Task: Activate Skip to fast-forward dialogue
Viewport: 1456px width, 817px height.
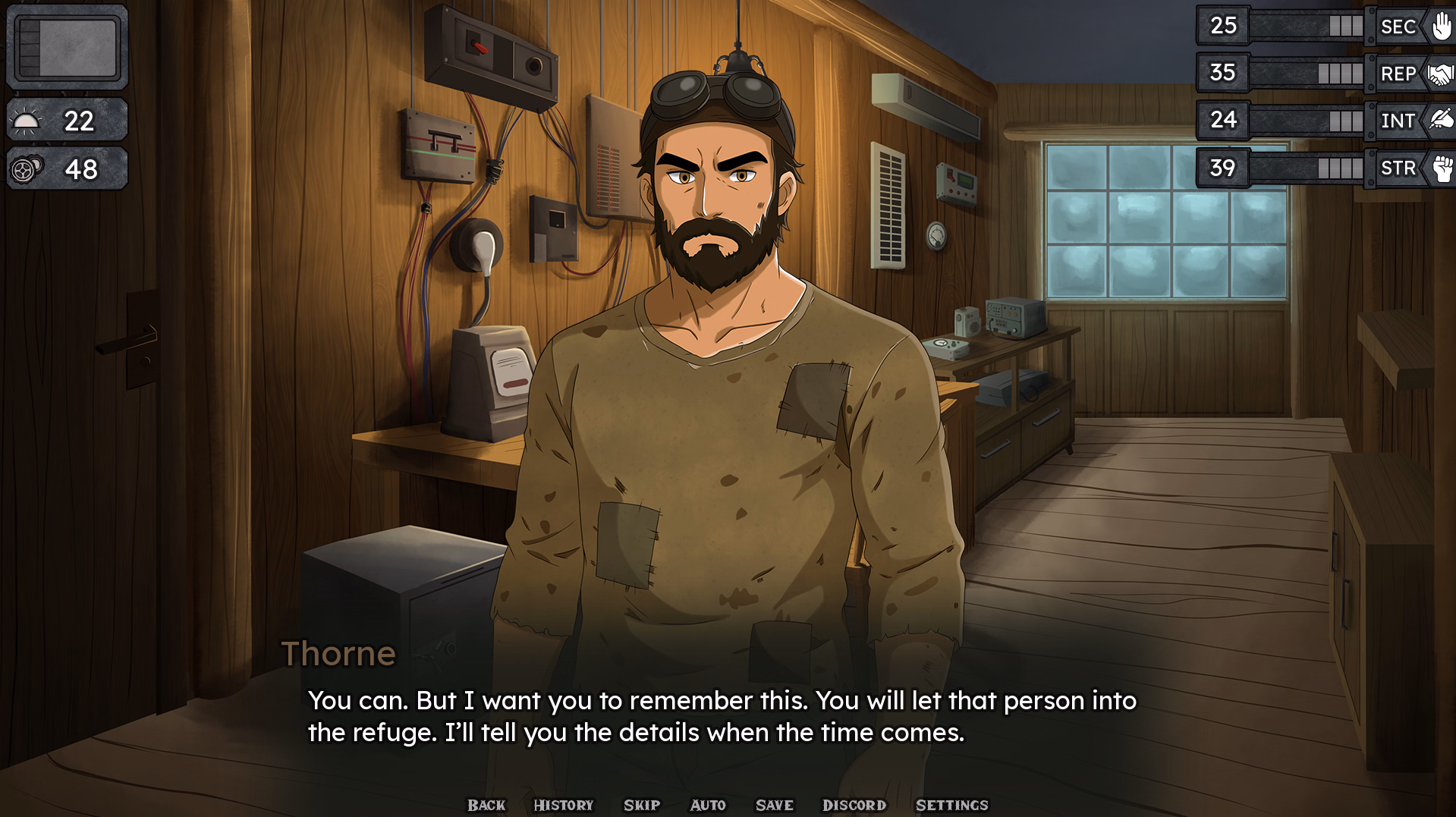Action: tap(642, 805)
